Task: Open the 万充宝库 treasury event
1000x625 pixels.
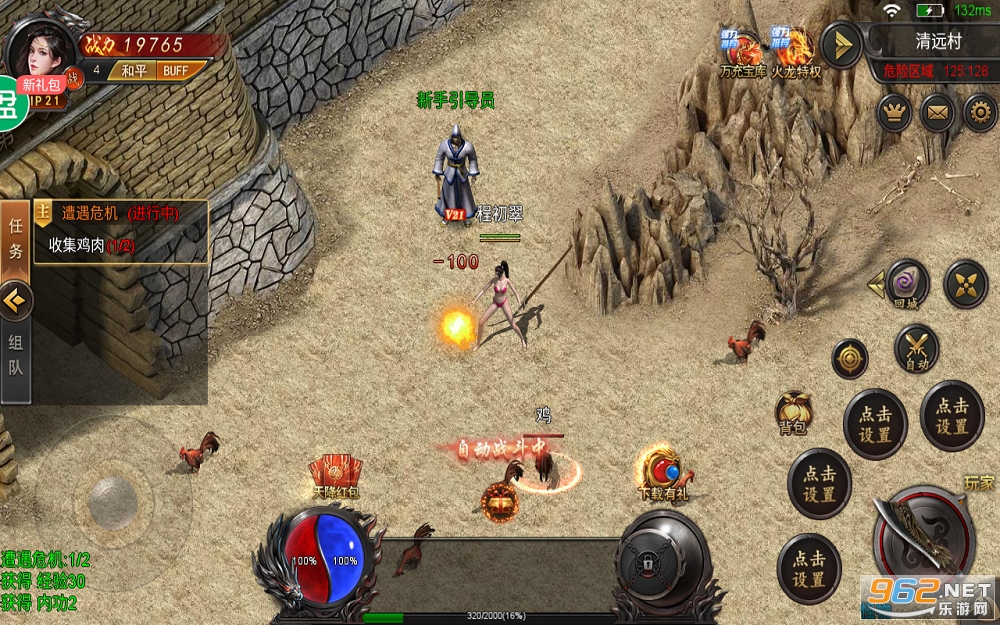Action: [742, 52]
